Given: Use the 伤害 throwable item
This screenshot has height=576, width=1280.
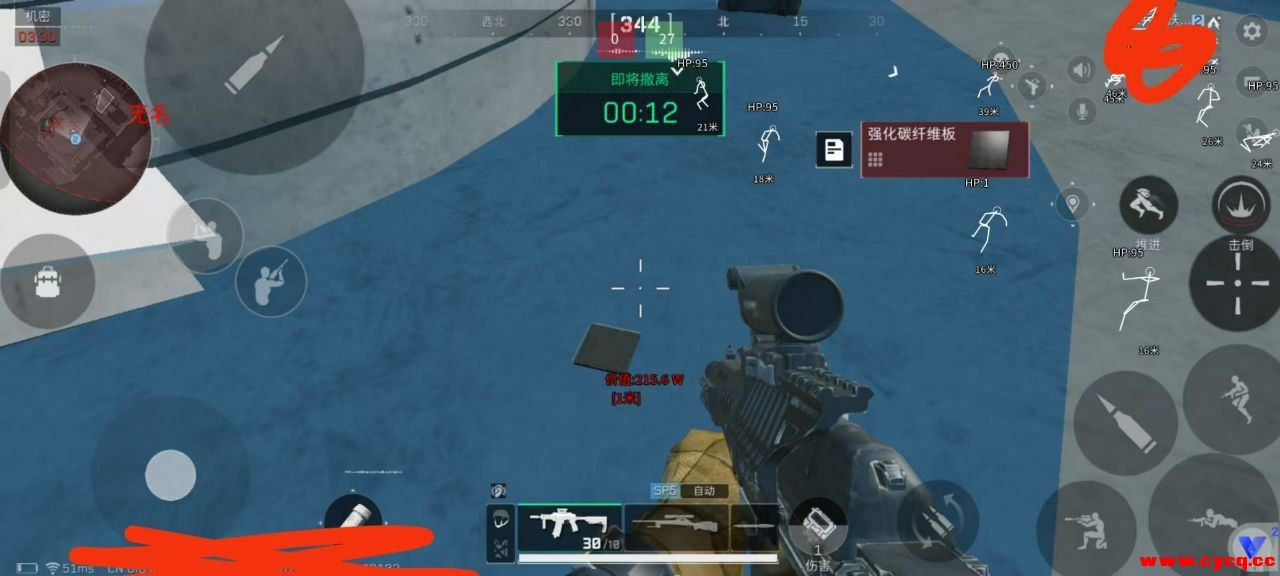Looking at the screenshot, I should 818,526.
